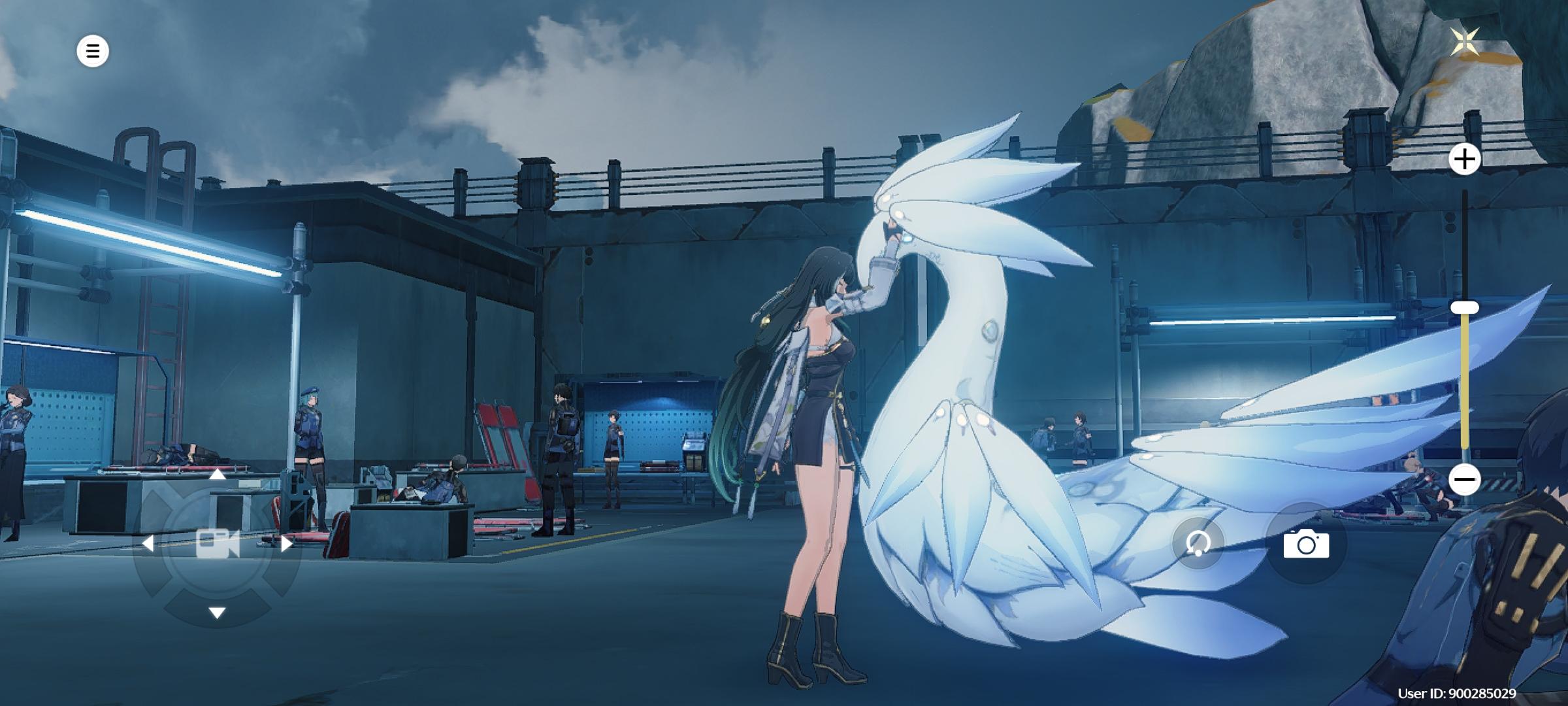Reset the camera with the circular arrow button
Screen dimensions: 1568x706
pyautogui.click(x=1198, y=543)
